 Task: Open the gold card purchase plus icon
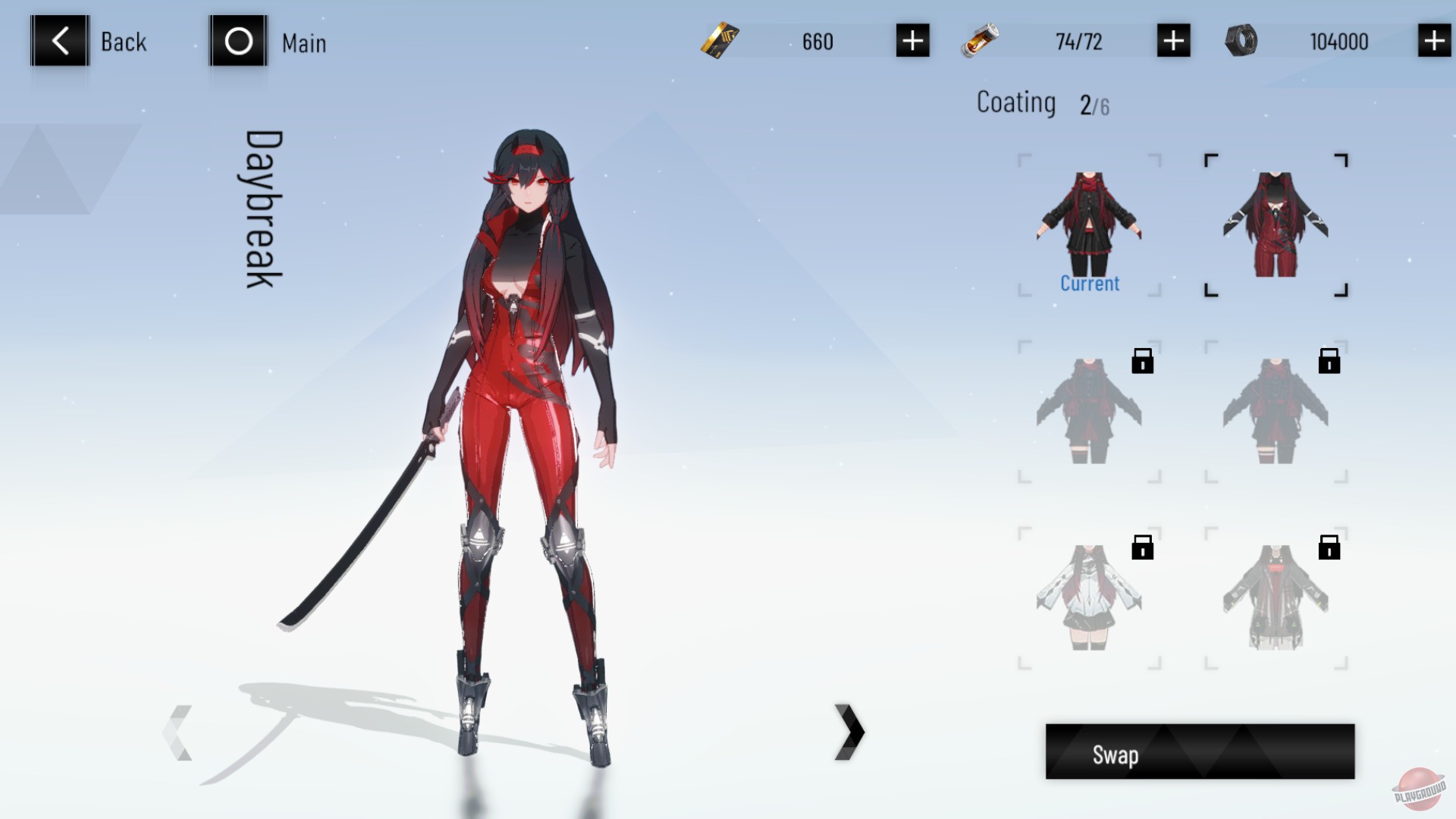pyautogui.click(x=912, y=42)
